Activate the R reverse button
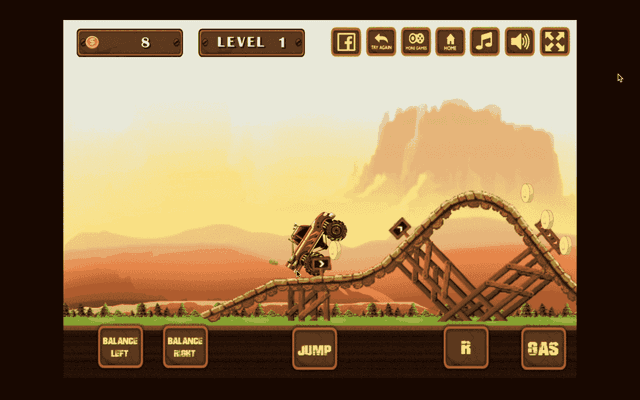The image size is (640, 400). pyautogui.click(x=466, y=348)
